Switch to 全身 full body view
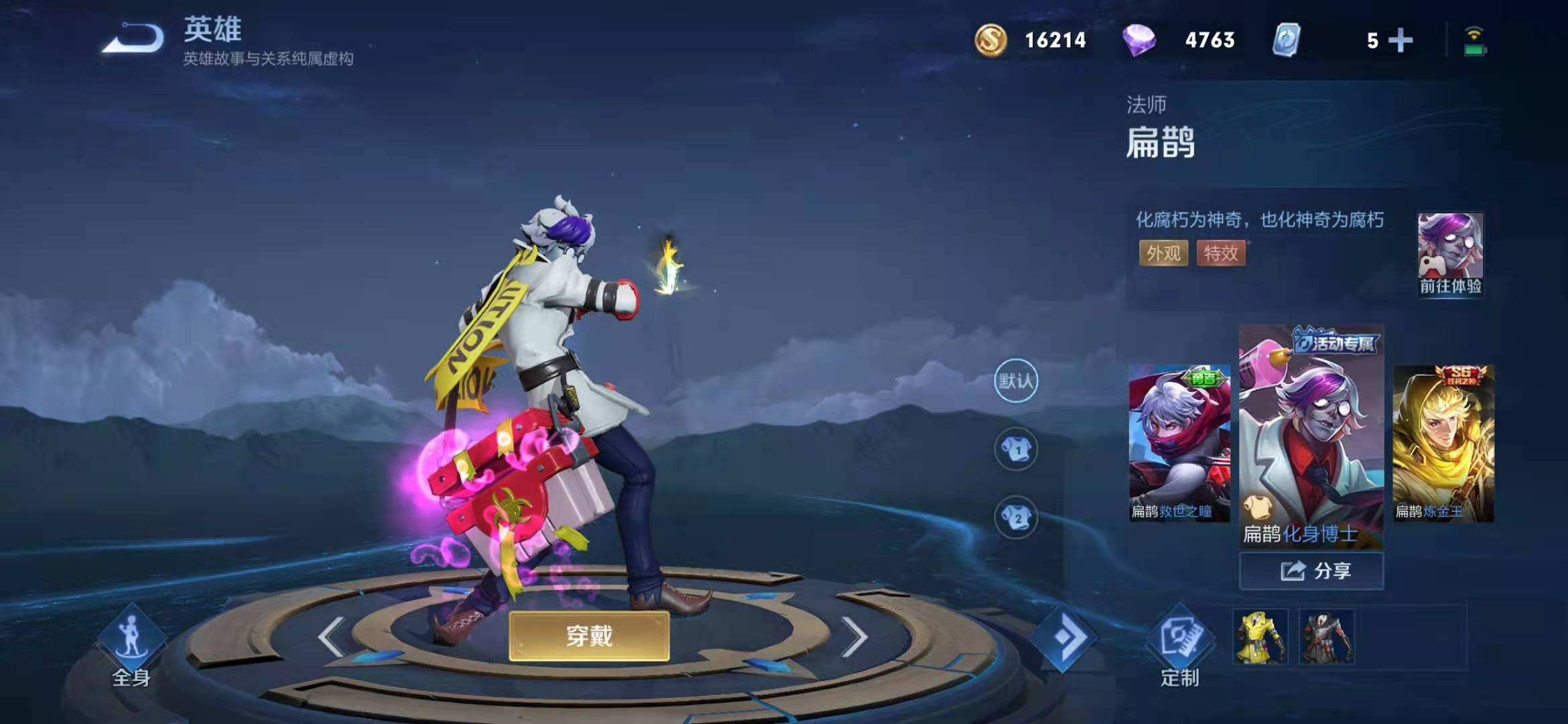Image resolution: width=1568 pixels, height=724 pixels. (x=131, y=646)
